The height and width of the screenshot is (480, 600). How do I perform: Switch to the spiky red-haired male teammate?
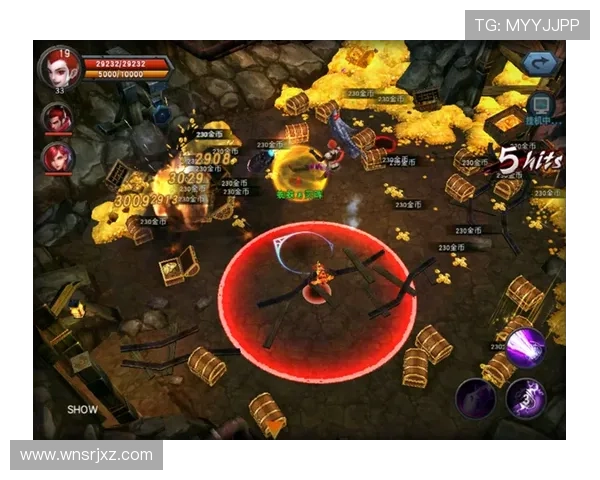point(55,119)
